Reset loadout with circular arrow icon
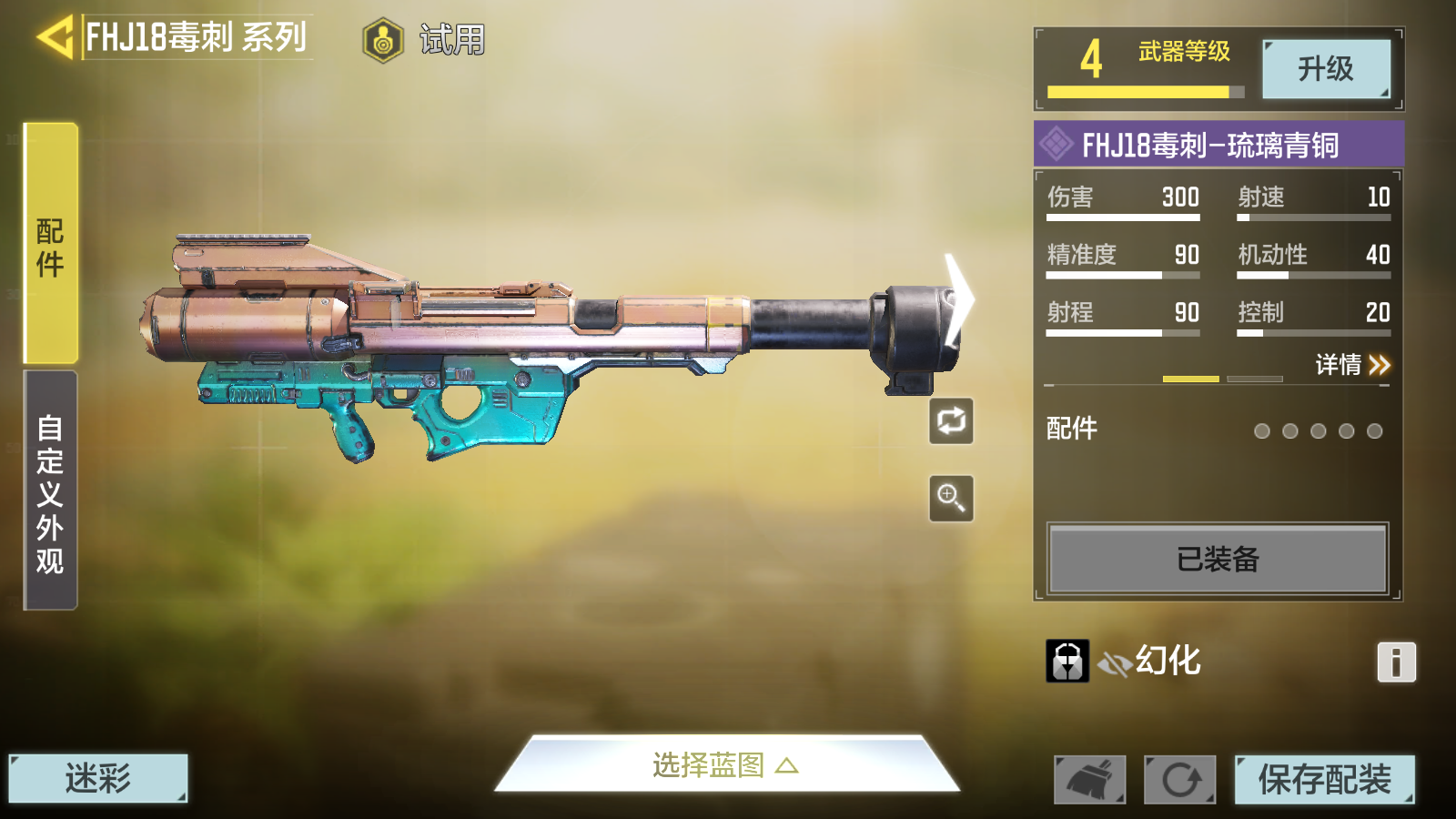Screen dimensions: 1456x819 pyautogui.click(x=1179, y=780)
